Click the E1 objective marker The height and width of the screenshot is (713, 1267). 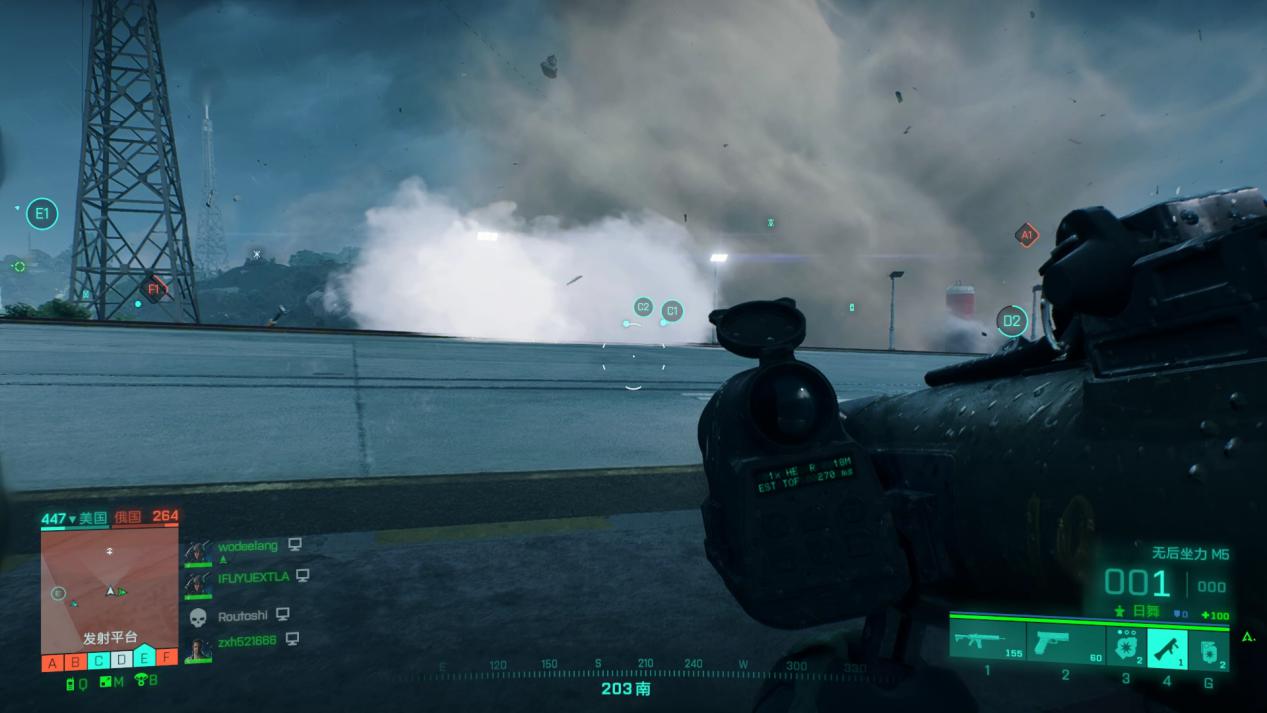(42, 213)
